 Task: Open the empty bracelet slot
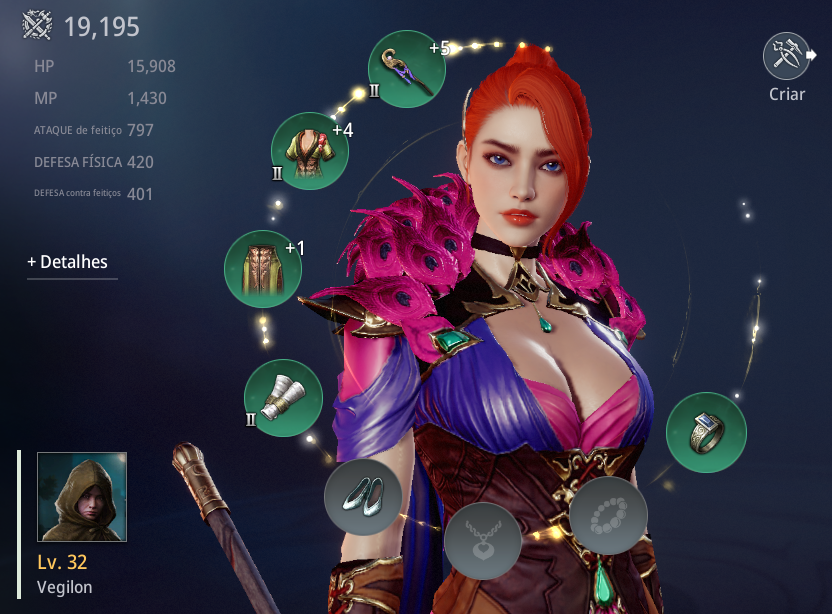pos(608,516)
